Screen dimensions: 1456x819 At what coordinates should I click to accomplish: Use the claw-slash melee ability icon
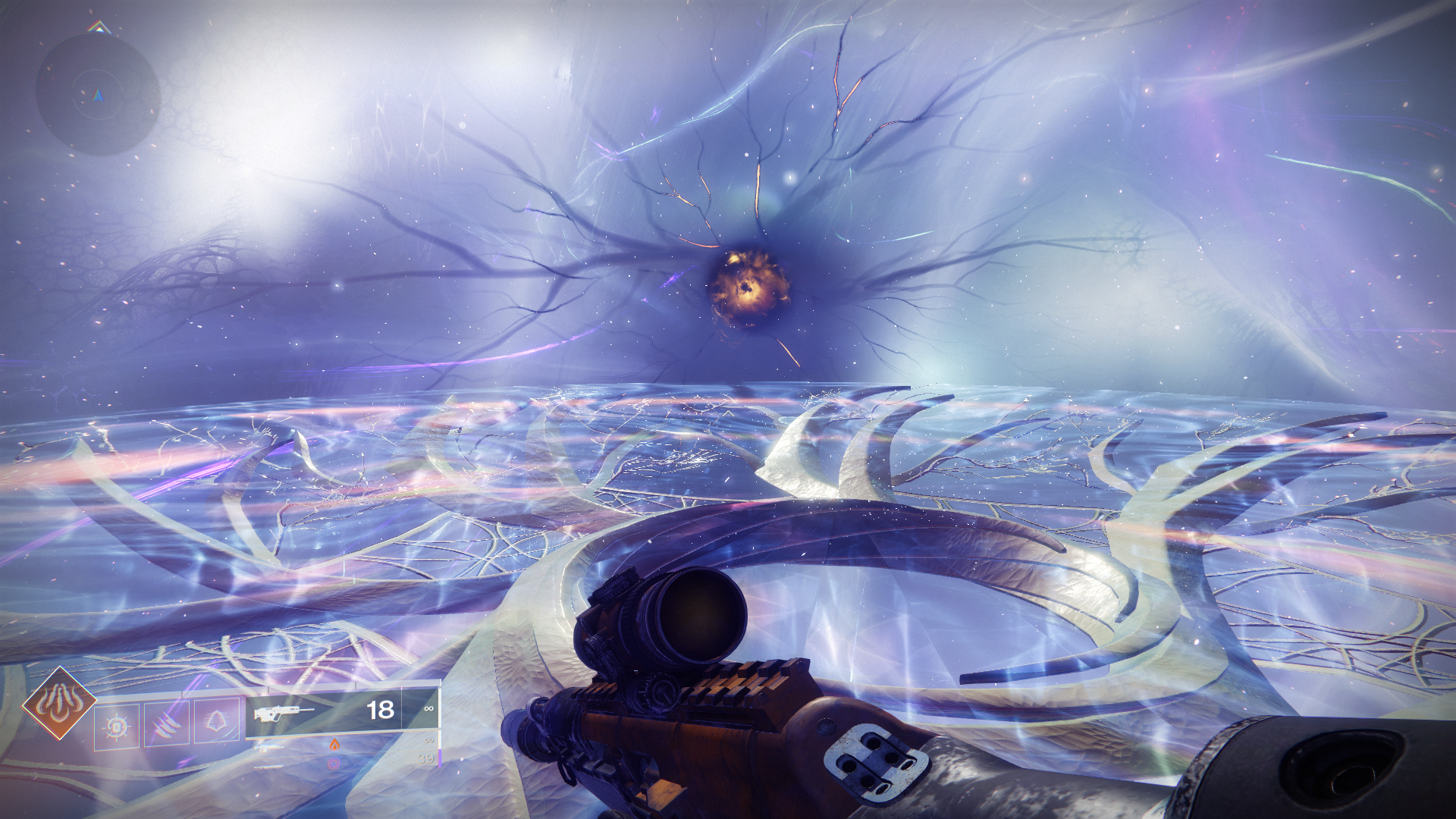coord(167,724)
